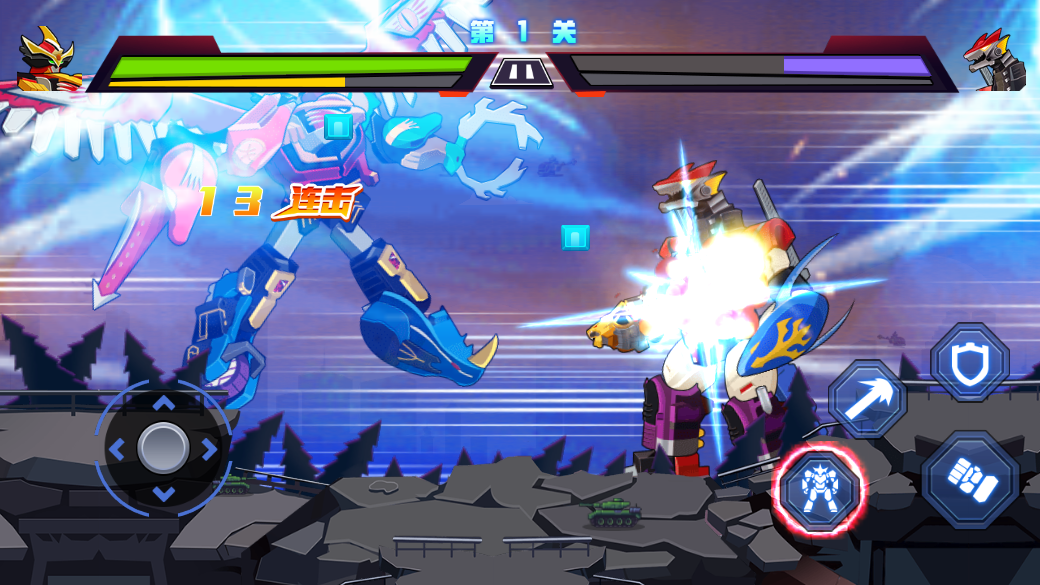This screenshot has width=1040, height=585.
Task: Tap the virtual joystick down arrow
Action: click(163, 494)
